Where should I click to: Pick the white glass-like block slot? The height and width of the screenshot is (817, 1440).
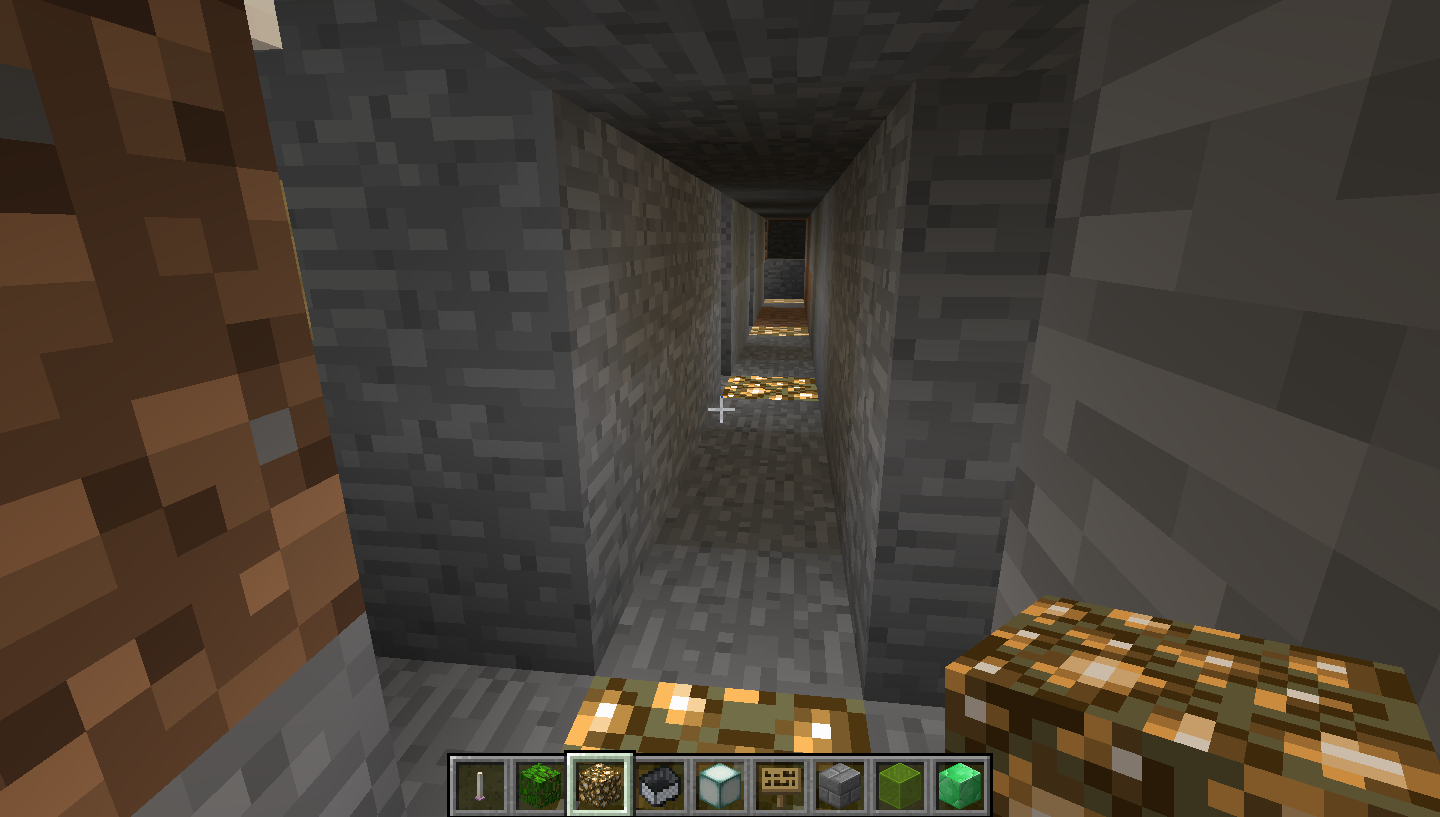pyautogui.click(x=720, y=784)
